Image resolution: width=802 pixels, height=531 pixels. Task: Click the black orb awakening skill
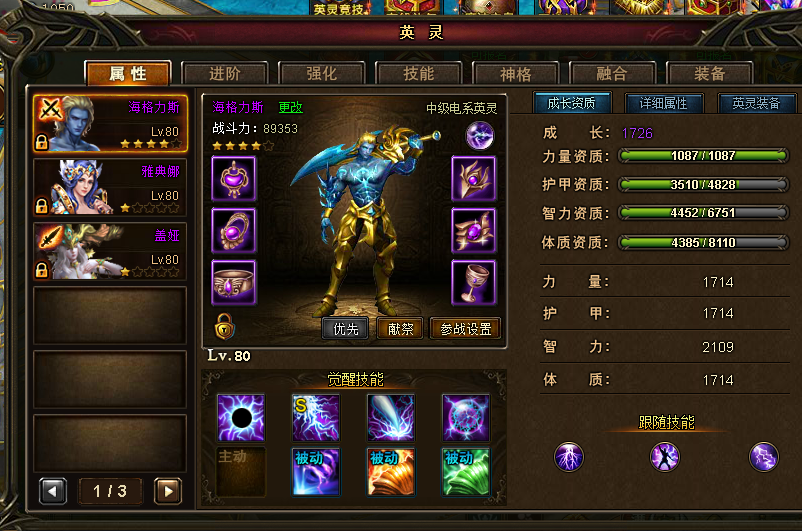pos(241,417)
